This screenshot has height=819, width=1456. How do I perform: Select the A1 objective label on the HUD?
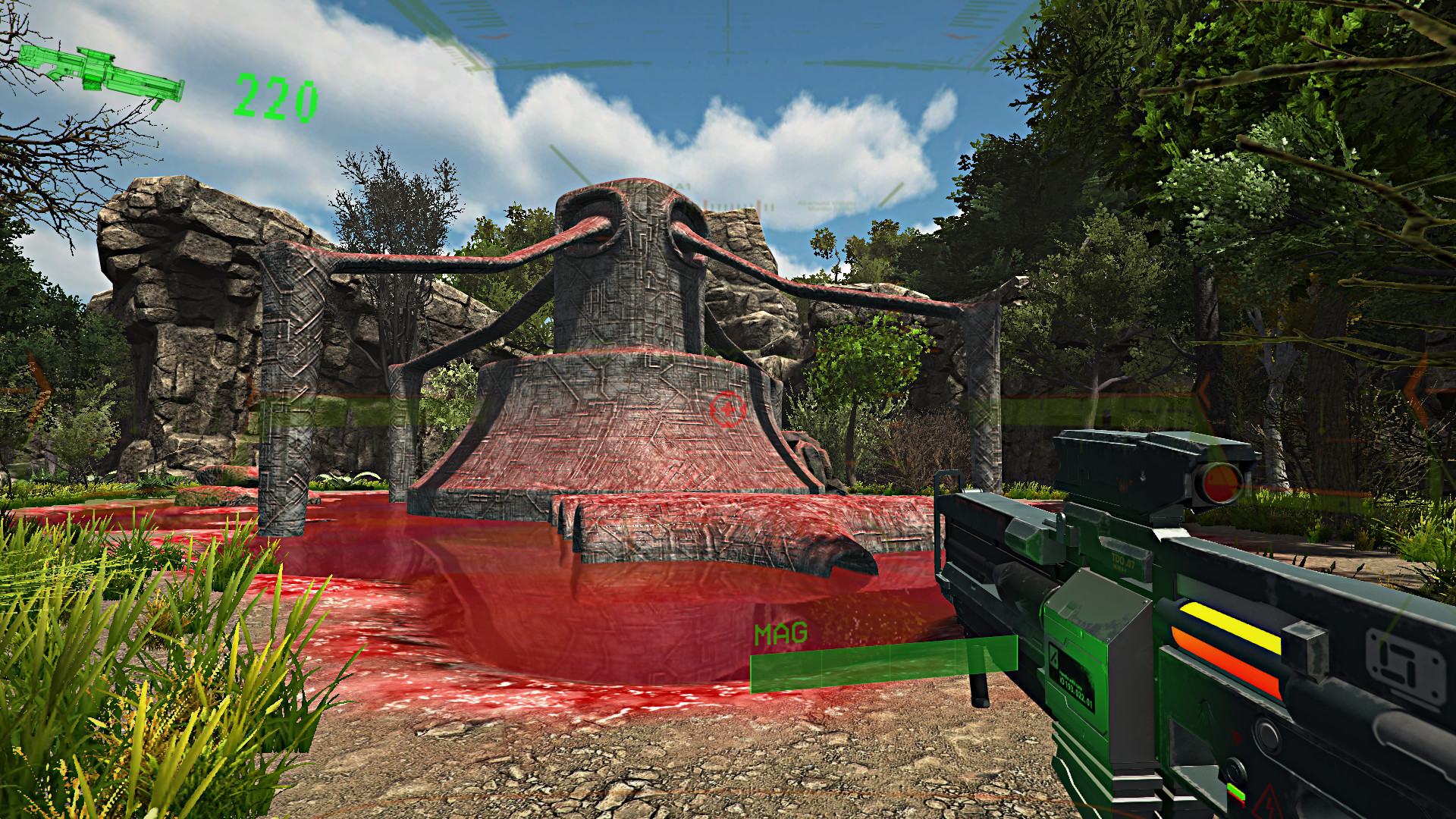point(681,186)
